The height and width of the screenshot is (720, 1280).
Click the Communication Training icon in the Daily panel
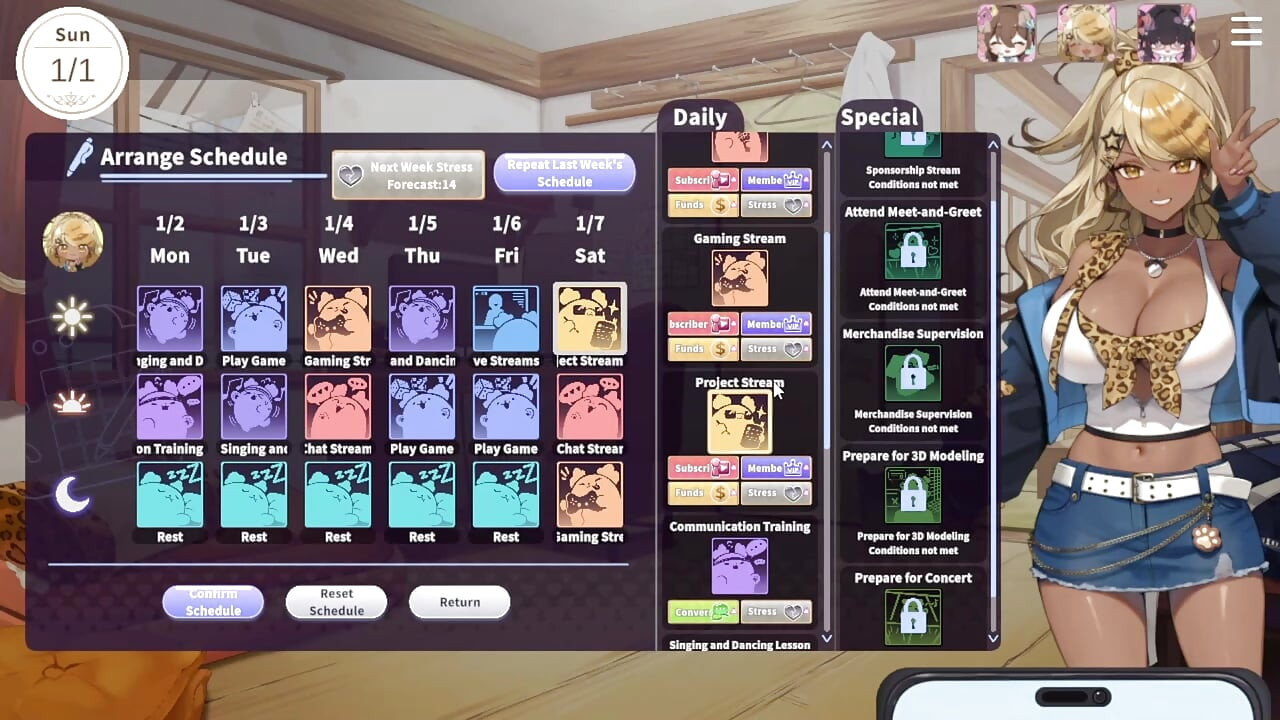[x=740, y=565]
